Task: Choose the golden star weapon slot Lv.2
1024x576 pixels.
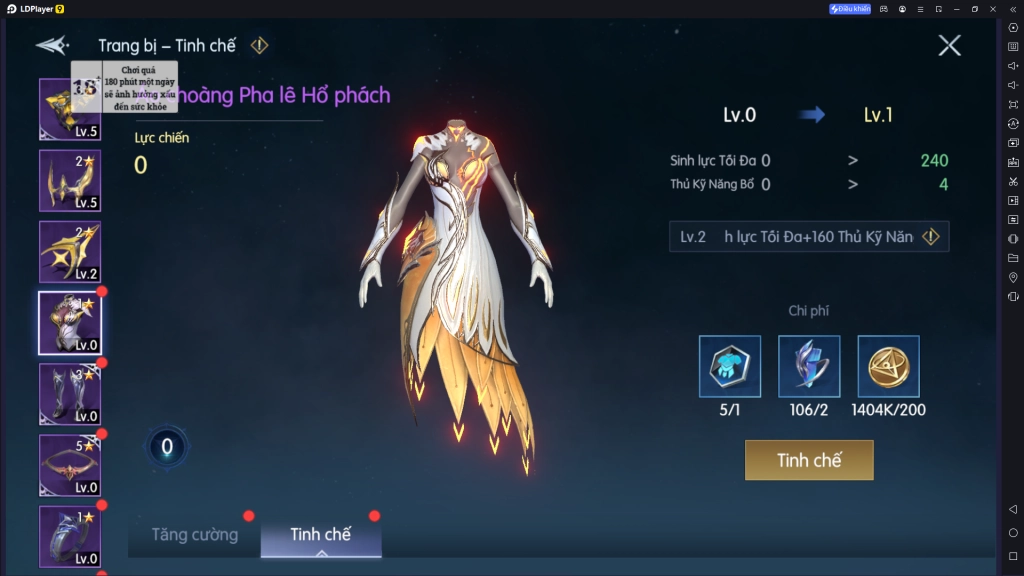Action: [70, 252]
